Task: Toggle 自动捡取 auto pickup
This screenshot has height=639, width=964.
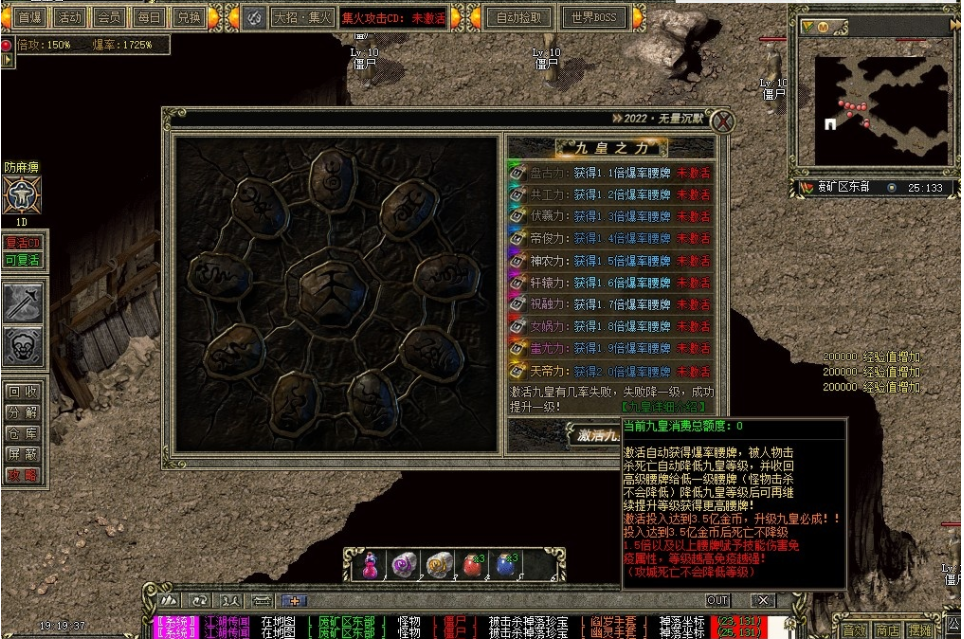Action: [521, 17]
